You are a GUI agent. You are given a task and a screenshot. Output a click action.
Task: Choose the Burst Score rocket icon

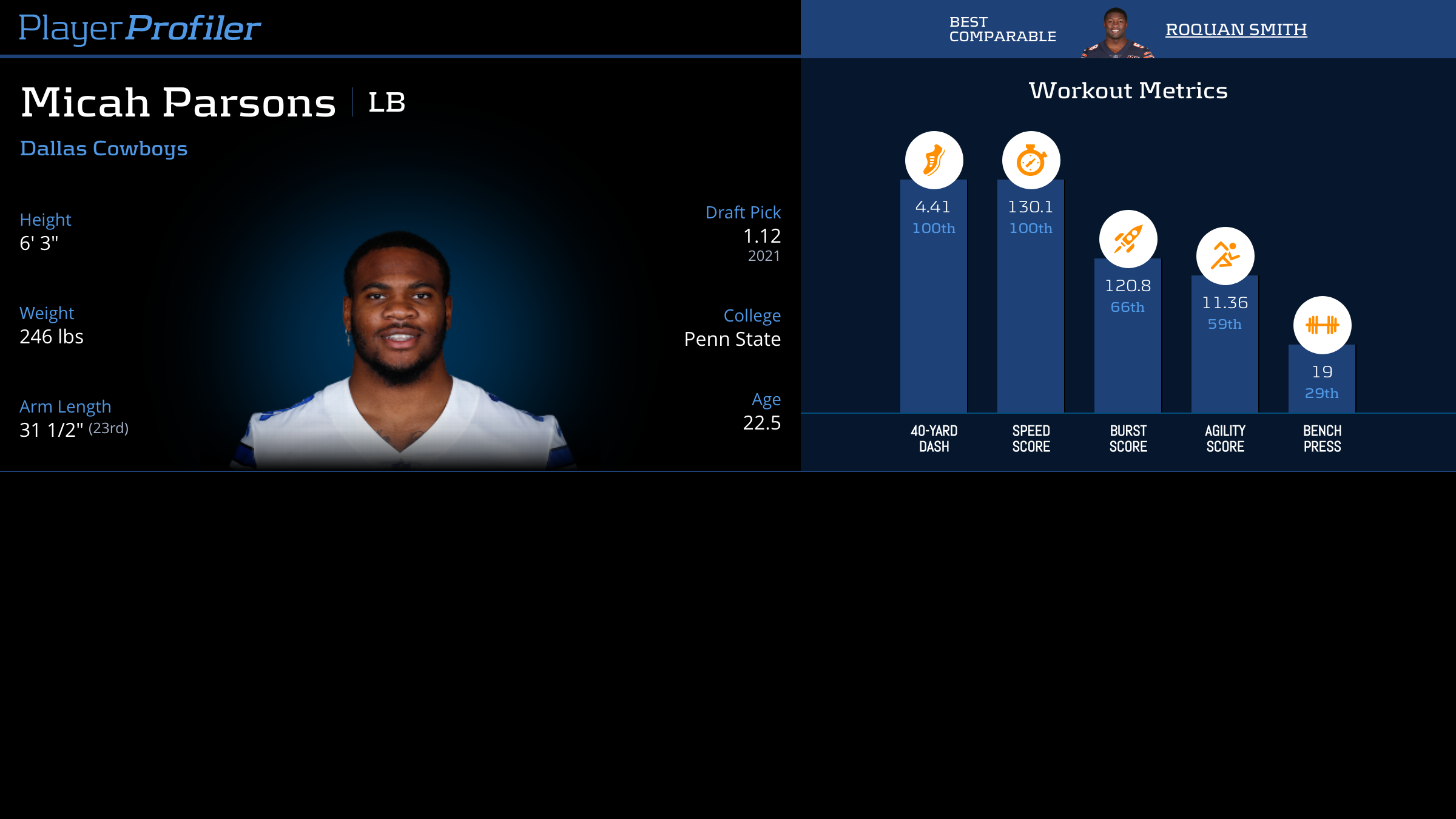1128,239
